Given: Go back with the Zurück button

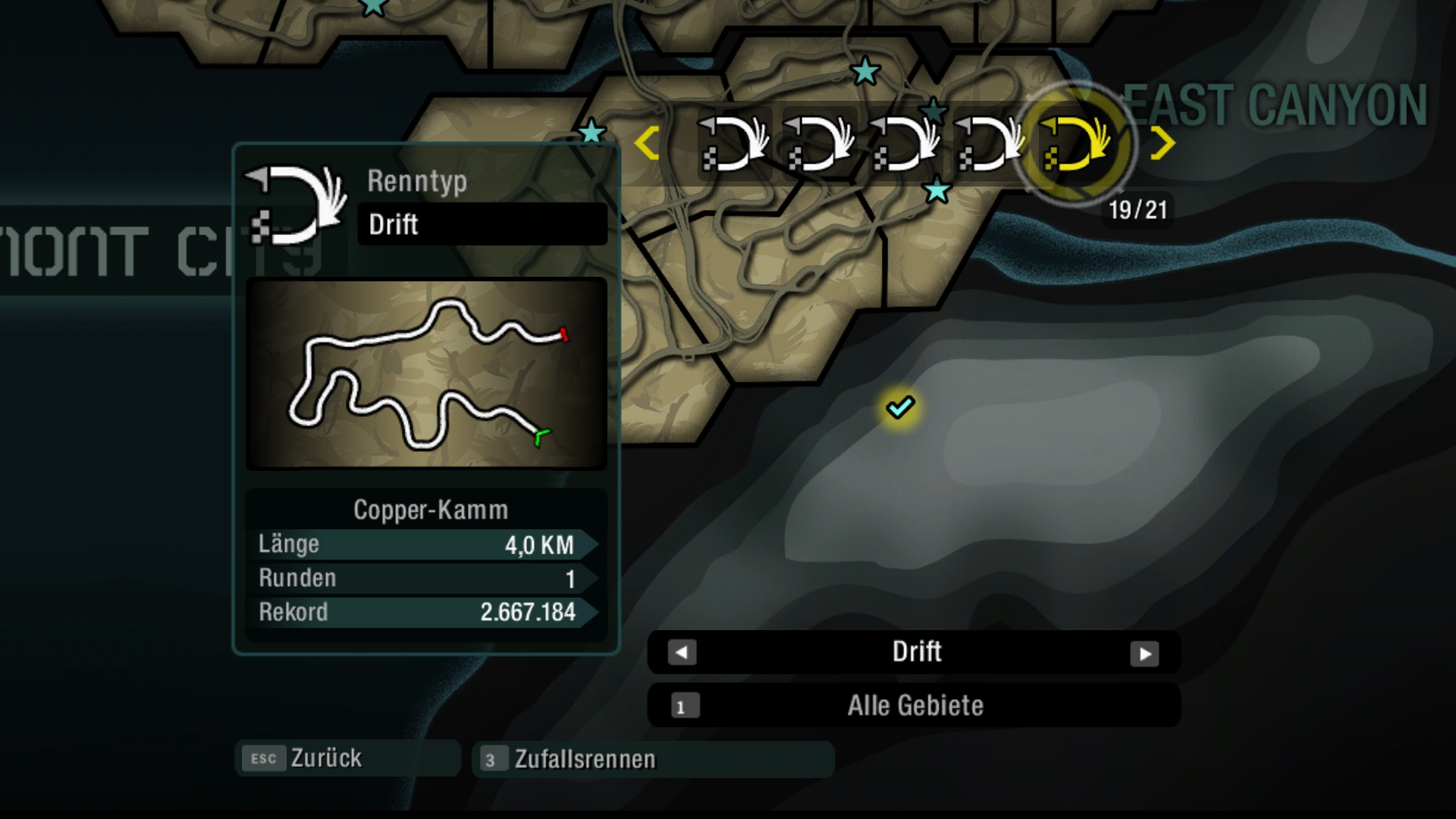Looking at the screenshot, I should tap(347, 758).
